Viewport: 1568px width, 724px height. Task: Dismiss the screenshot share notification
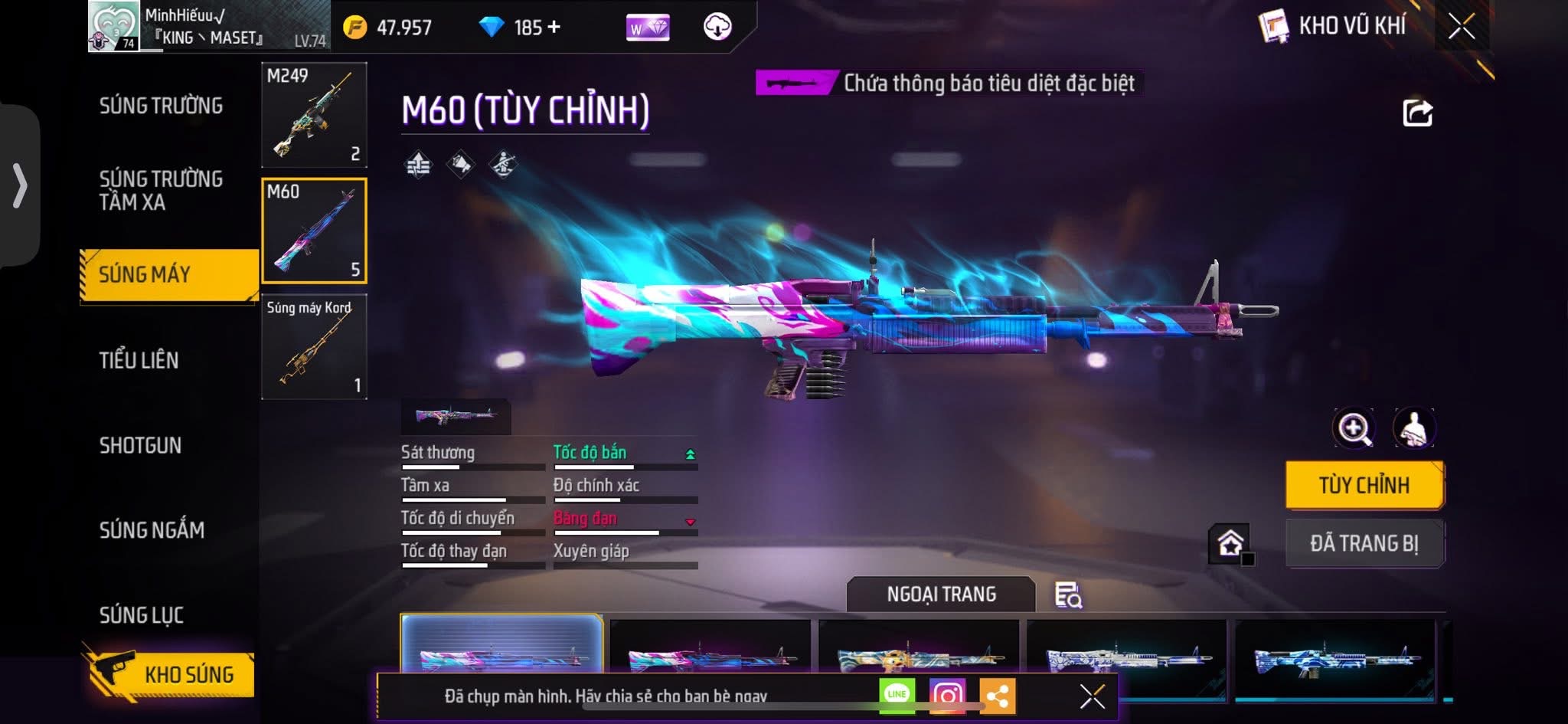(1092, 696)
